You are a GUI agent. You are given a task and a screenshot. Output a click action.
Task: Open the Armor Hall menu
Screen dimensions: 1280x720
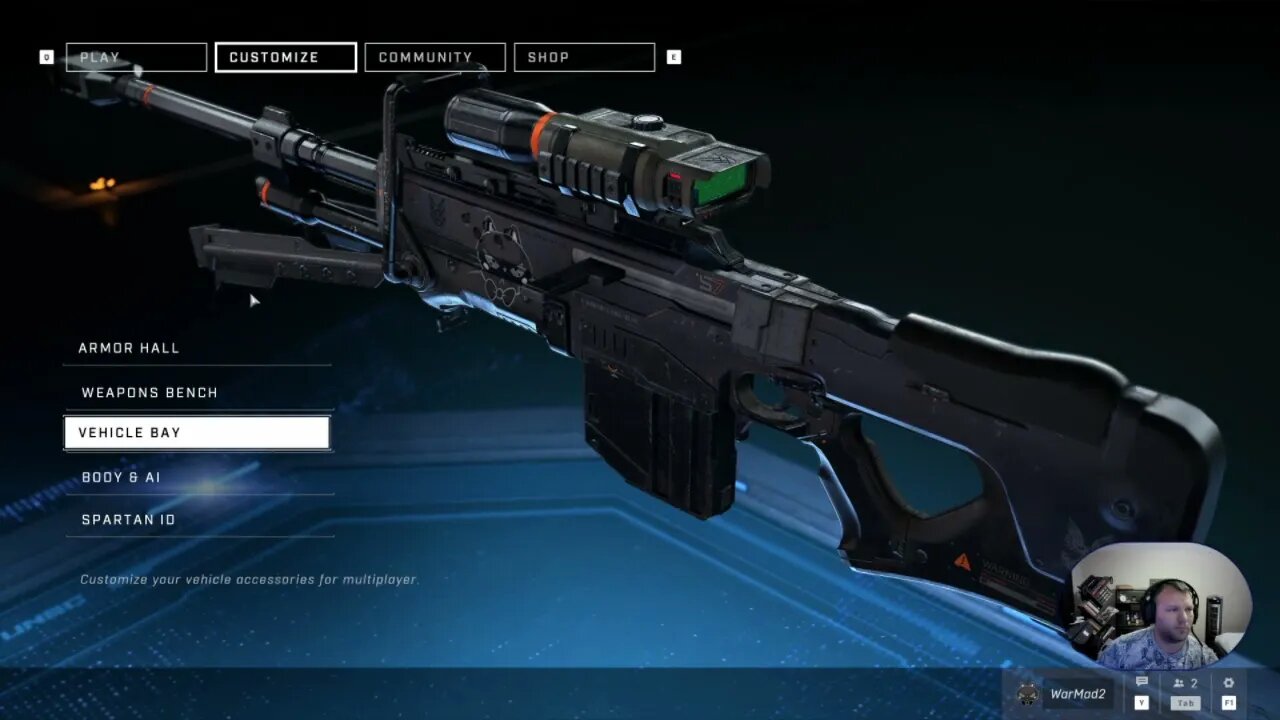pyautogui.click(x=196, y=348)
